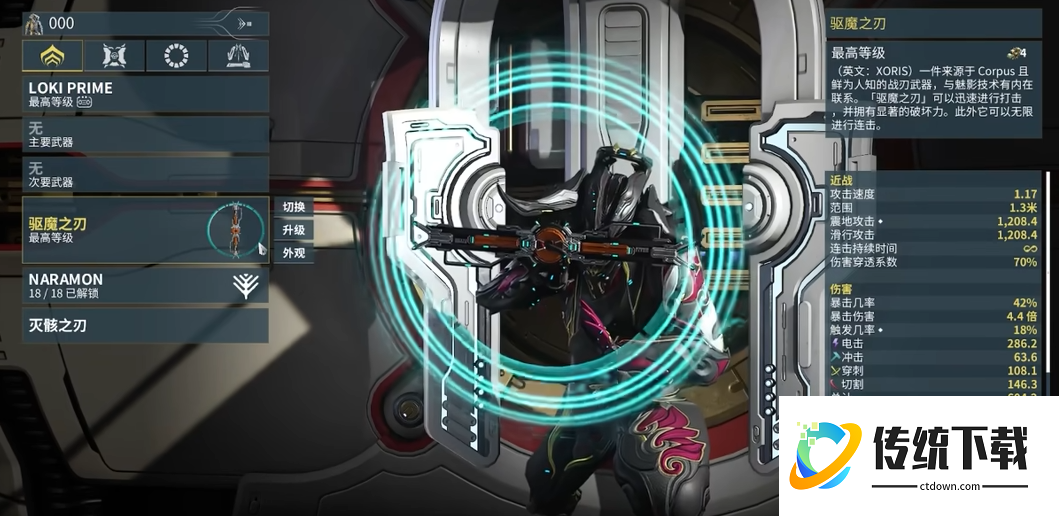Open the 外观 (appearance) options
The width and height of the screenshot is (1059, 516).
coord(294,253)
